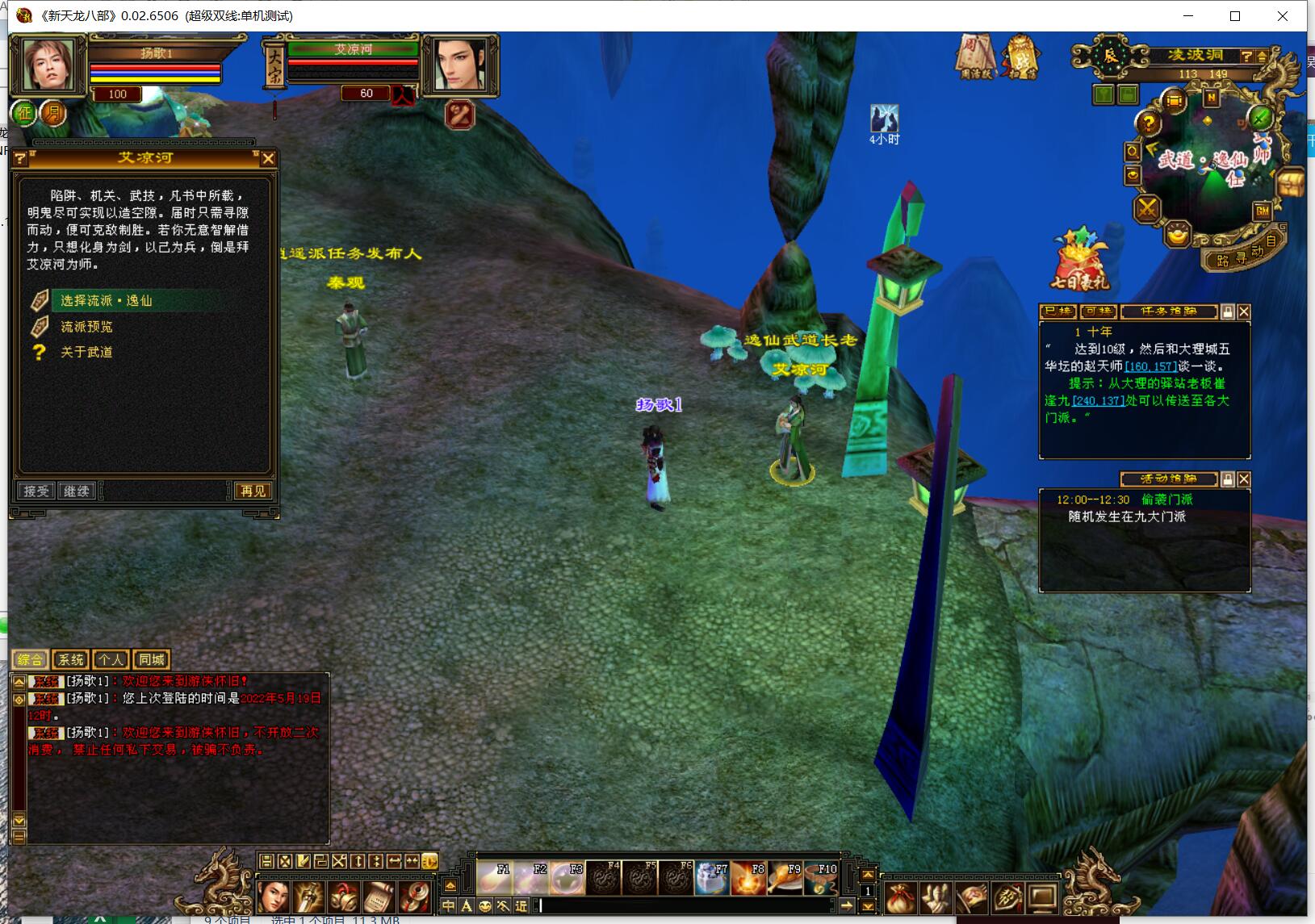
Task: Select the 流派预览 dialogue option
Action: coord(86,327)
